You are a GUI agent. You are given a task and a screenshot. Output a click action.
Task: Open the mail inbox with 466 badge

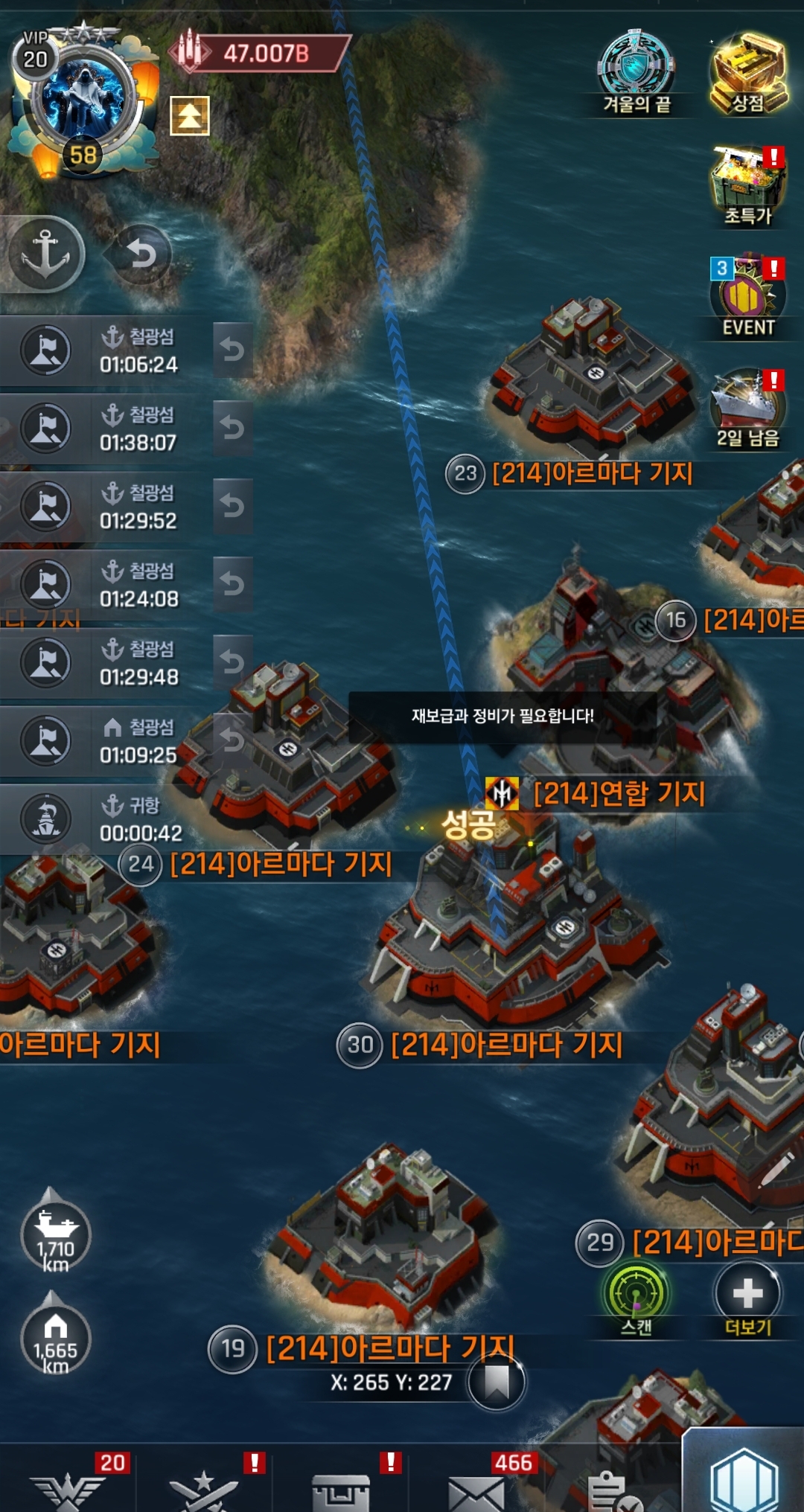476,1490
